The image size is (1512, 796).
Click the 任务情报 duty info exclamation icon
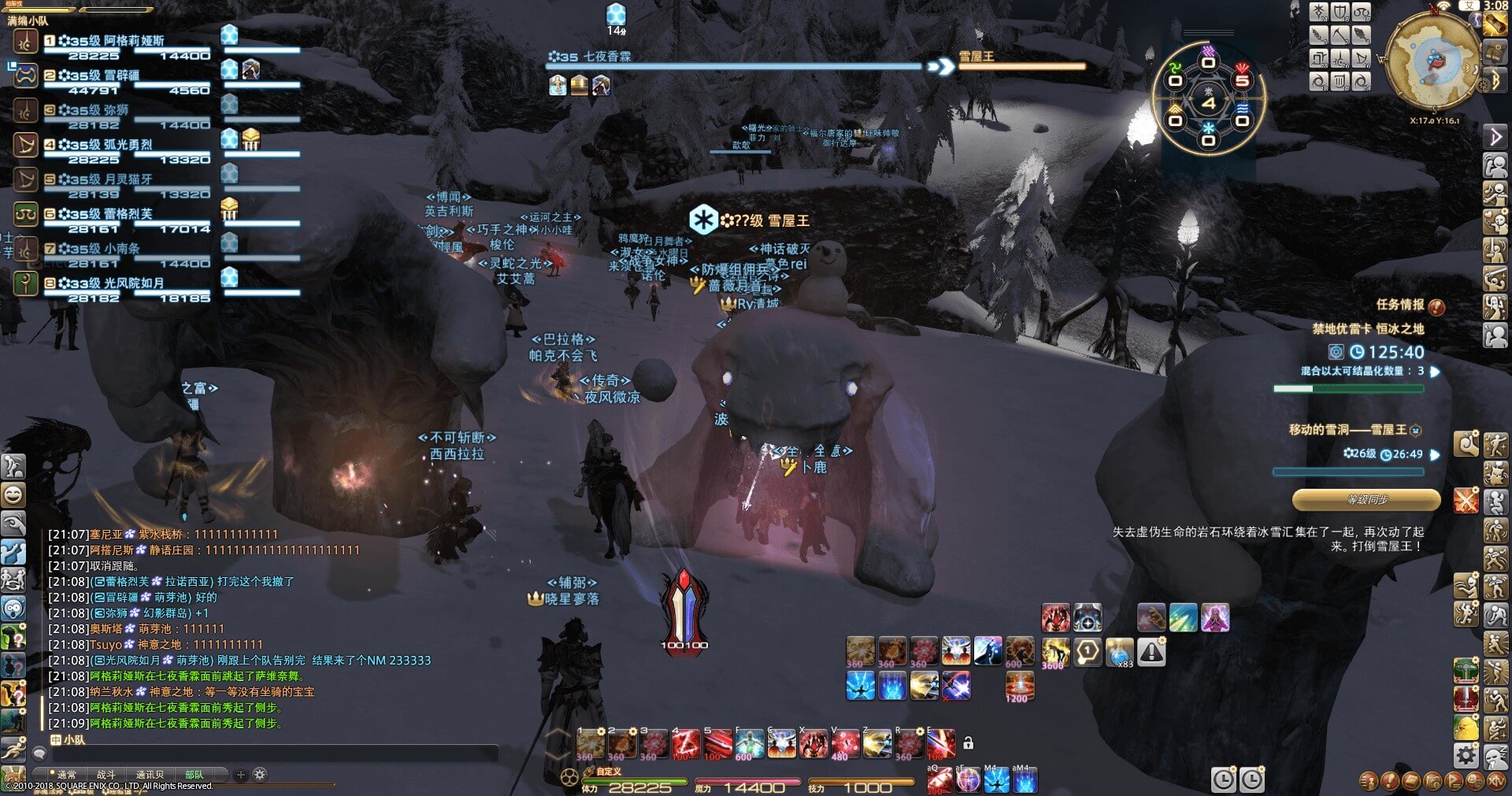(x=1436, y=306)
